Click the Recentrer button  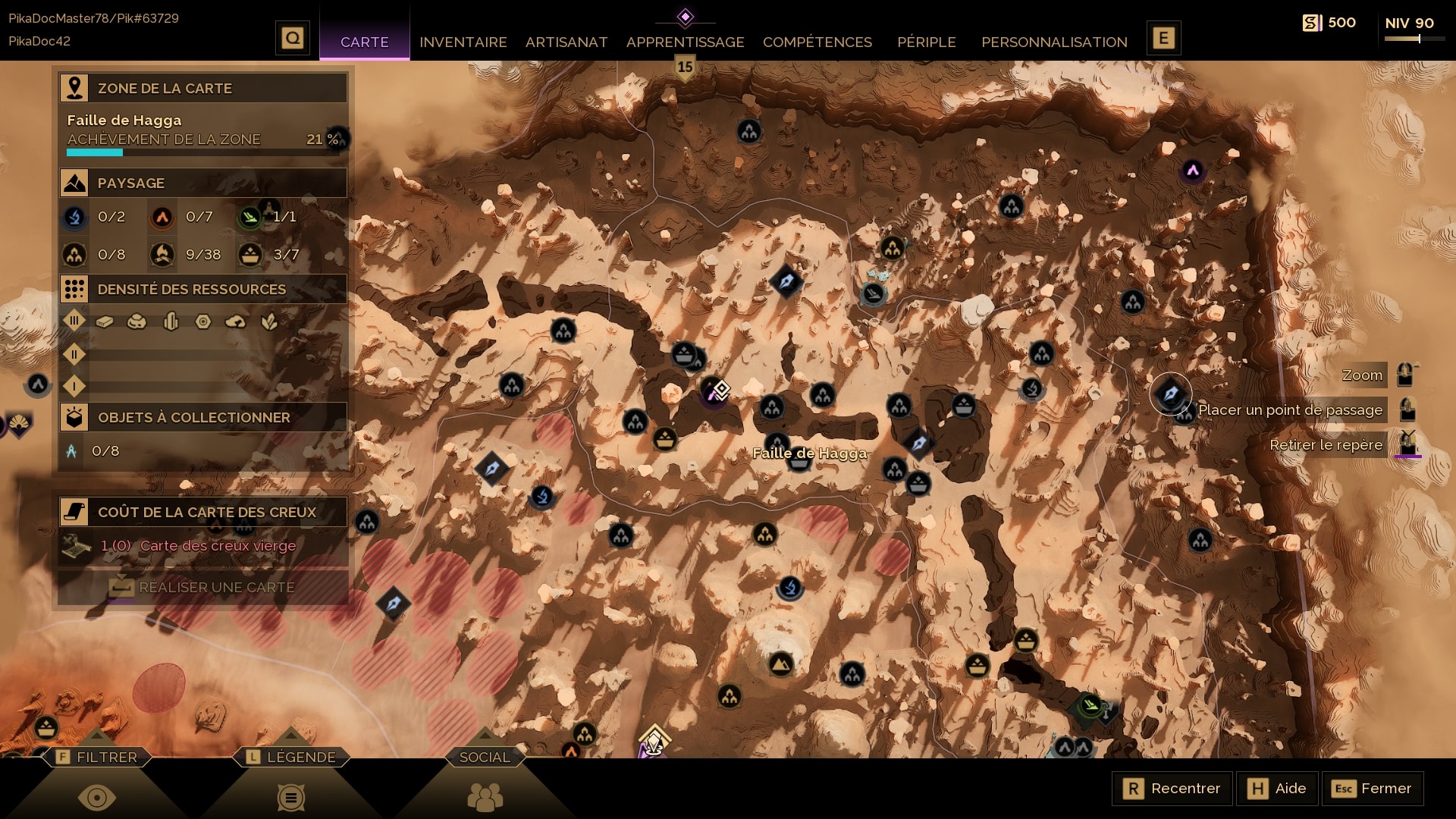[1172, 788]
